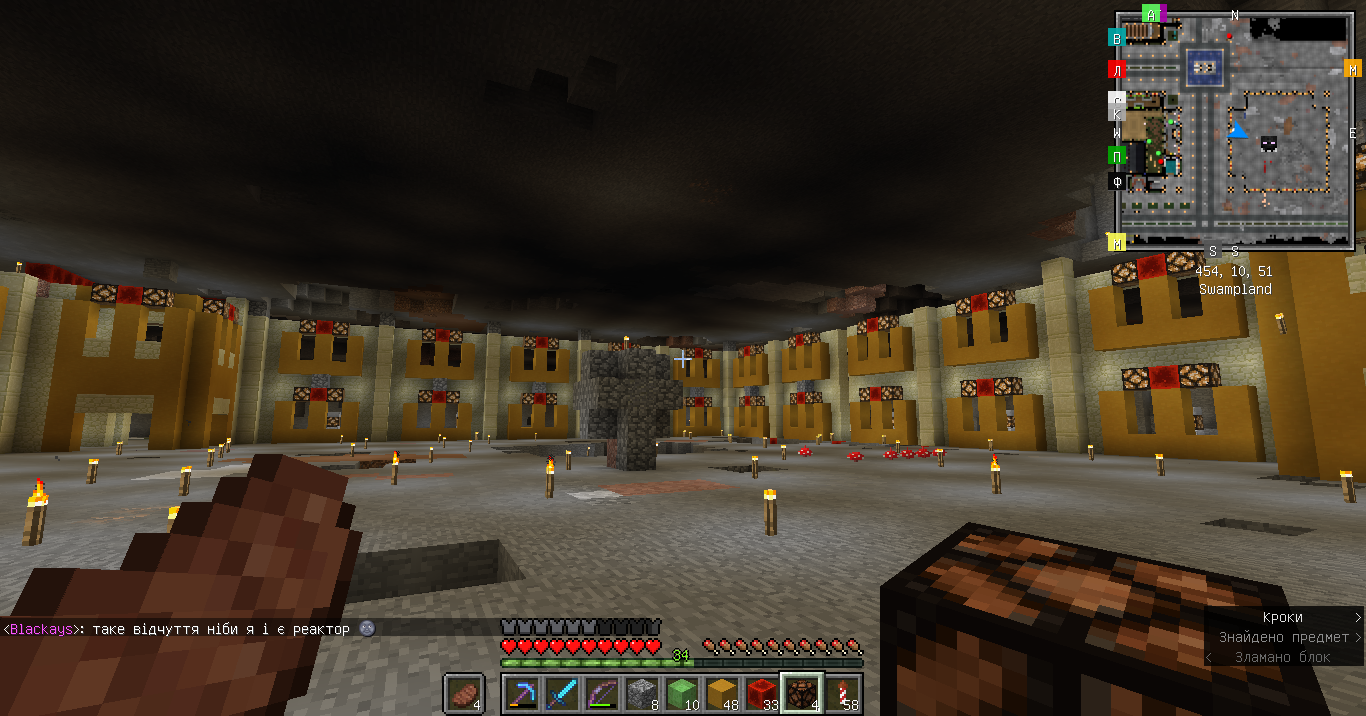Select the green П waypoint marker

(1117, 155)
